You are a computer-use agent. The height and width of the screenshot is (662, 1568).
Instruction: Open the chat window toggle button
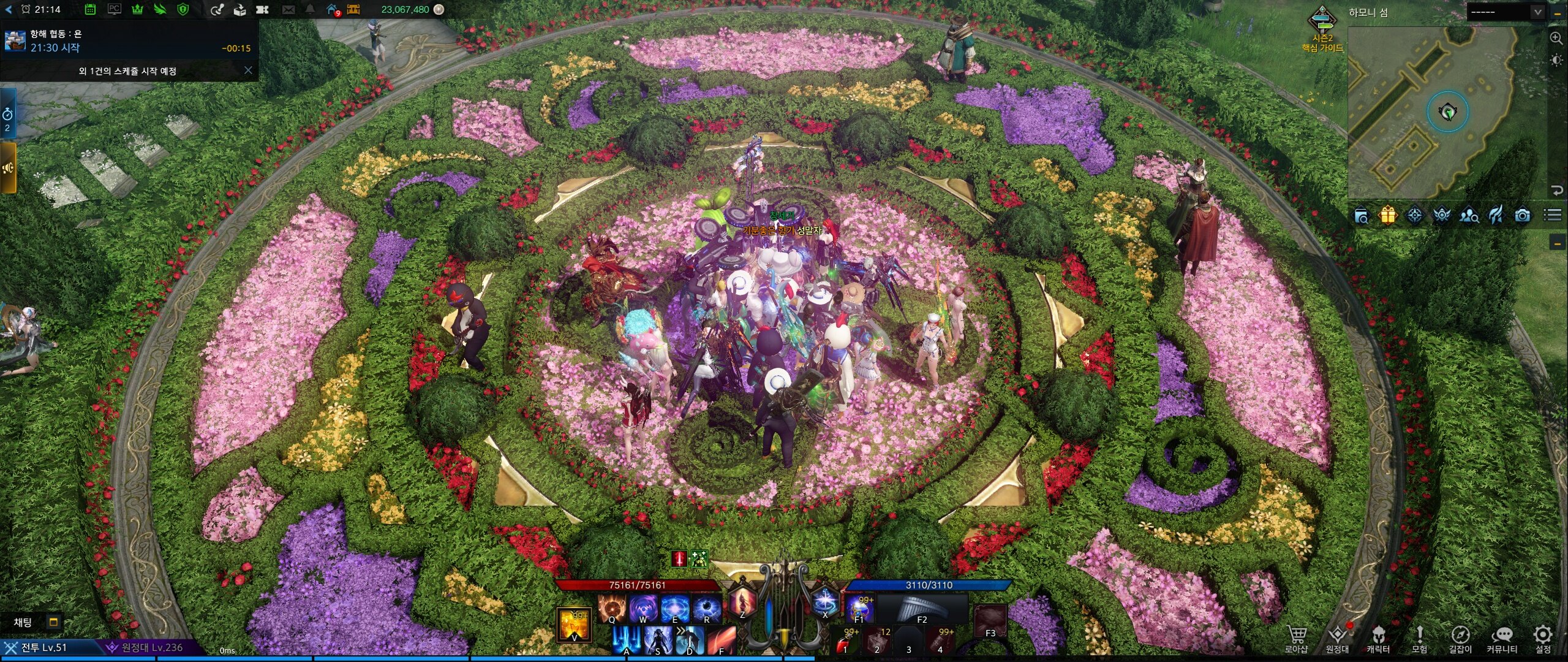[54, 622]
